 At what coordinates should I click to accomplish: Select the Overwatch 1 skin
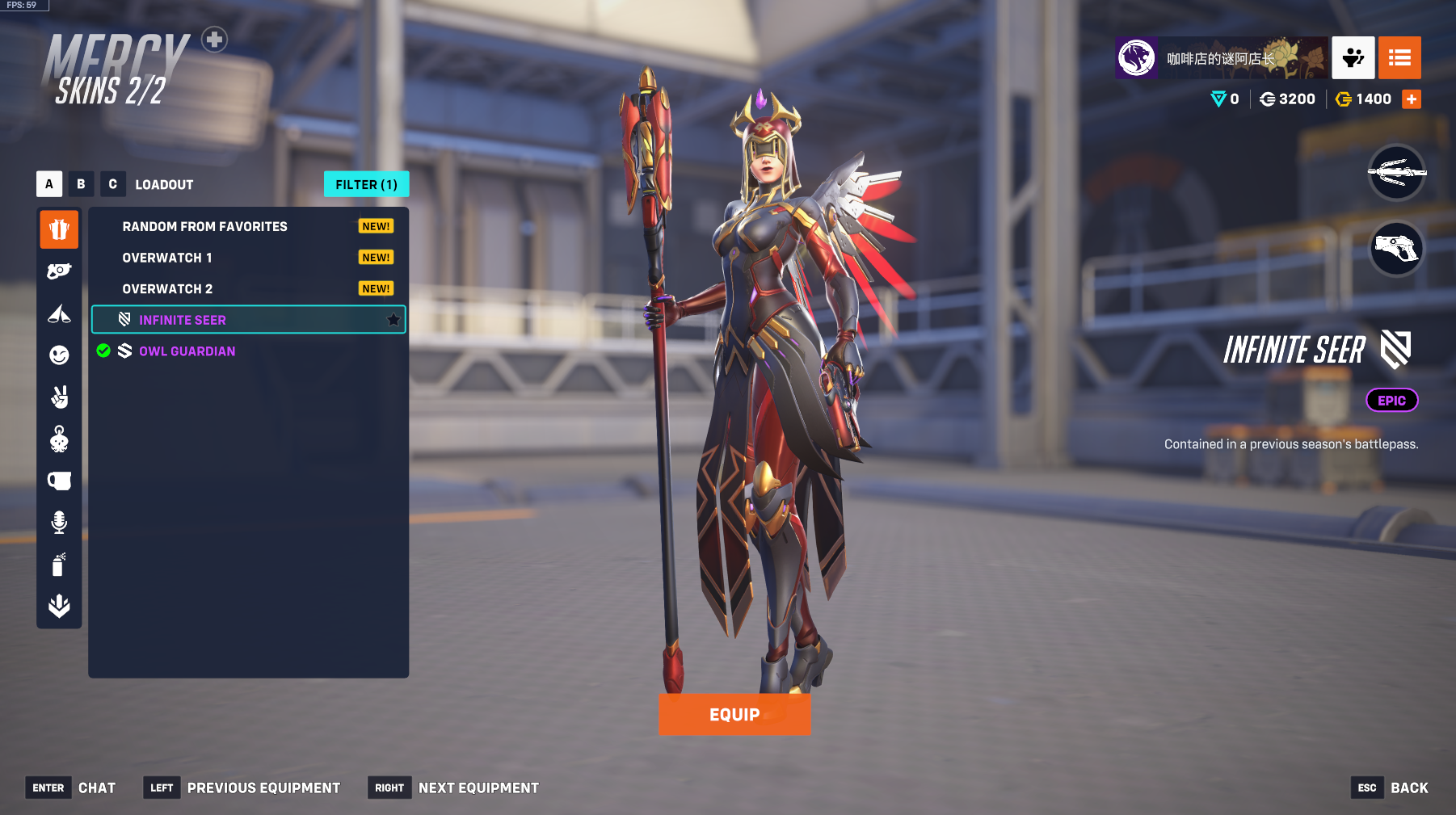167,258
